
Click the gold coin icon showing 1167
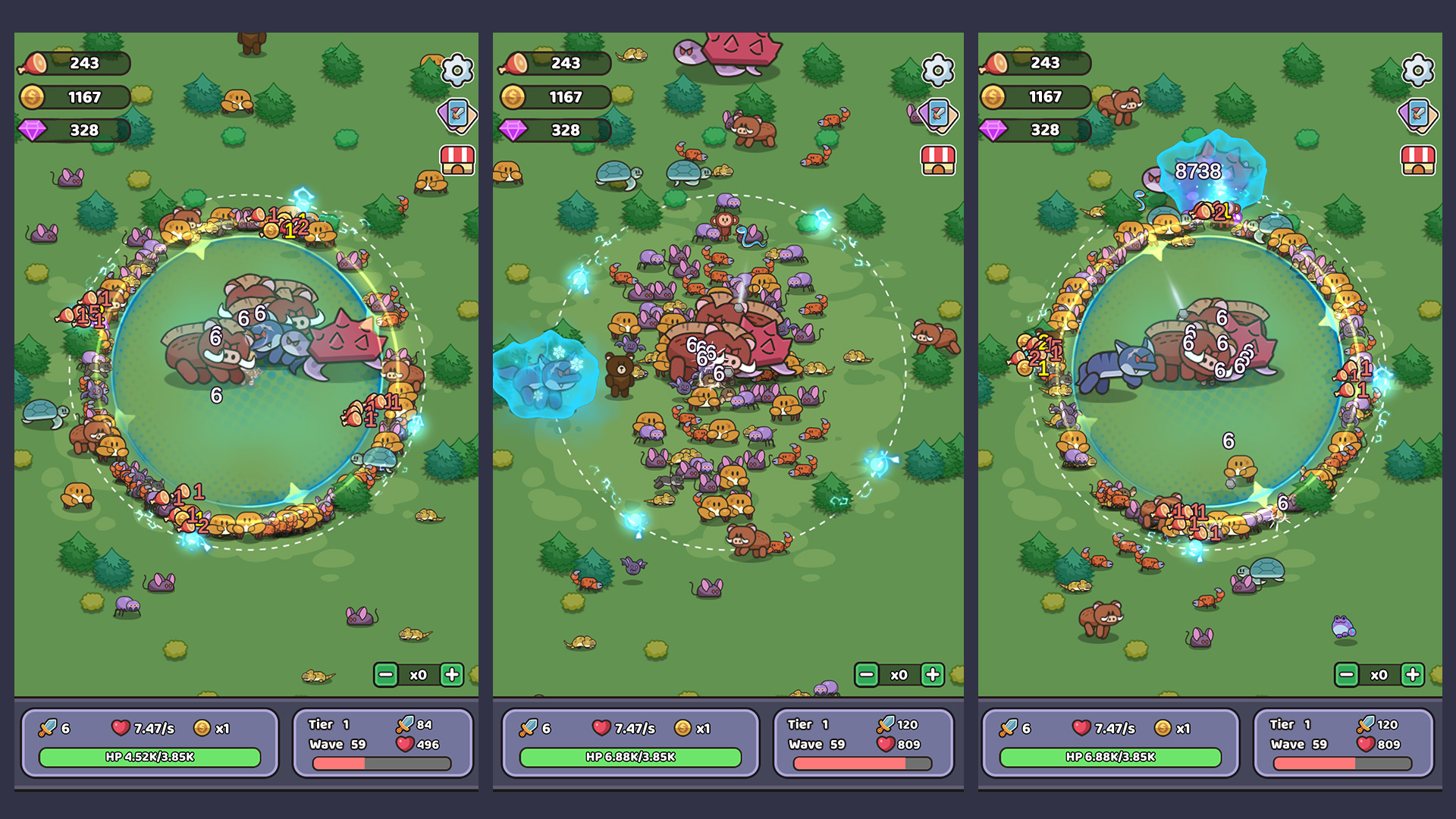[32, 97]
